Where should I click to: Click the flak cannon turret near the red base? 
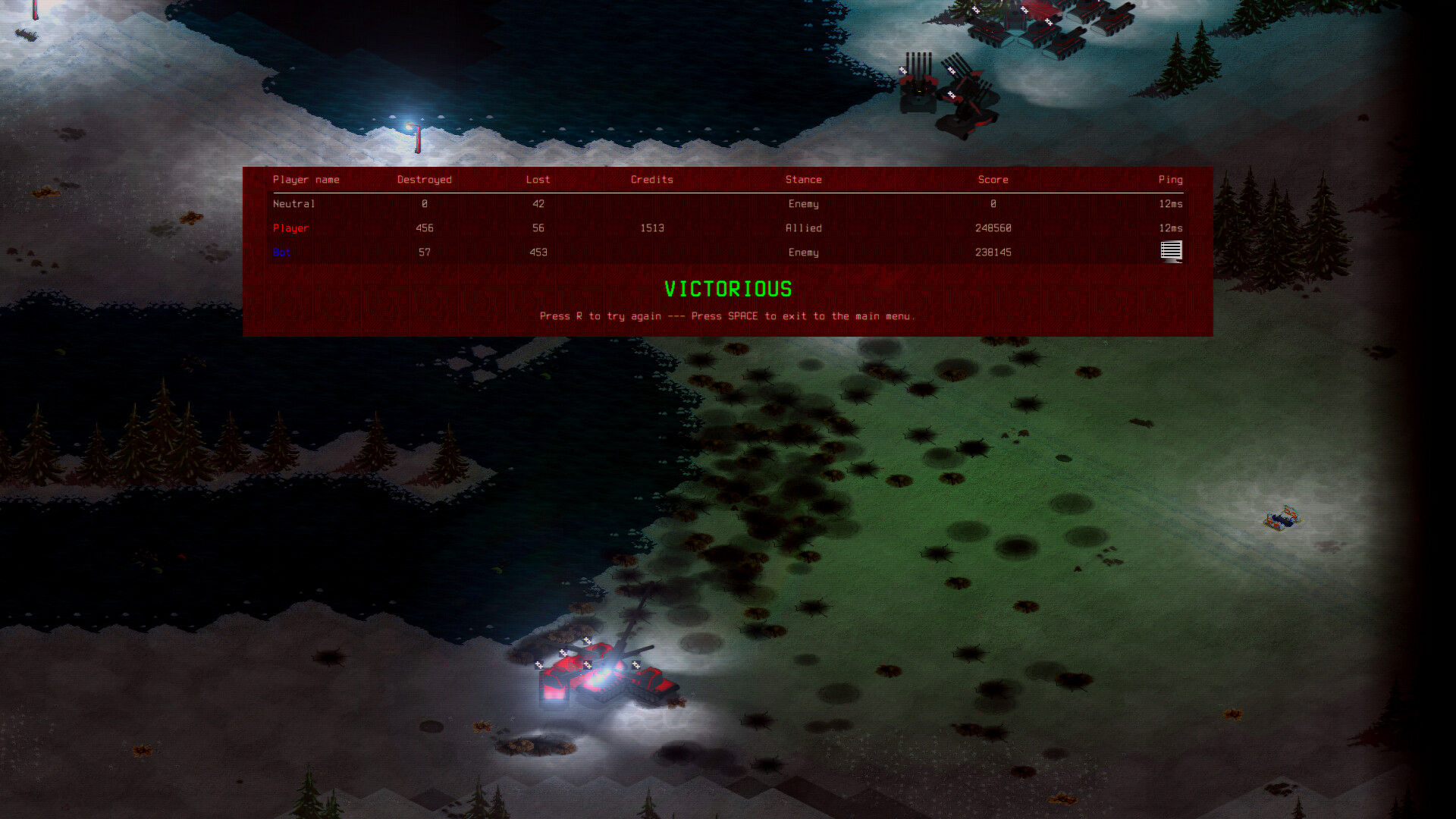[x=920, y=91]
